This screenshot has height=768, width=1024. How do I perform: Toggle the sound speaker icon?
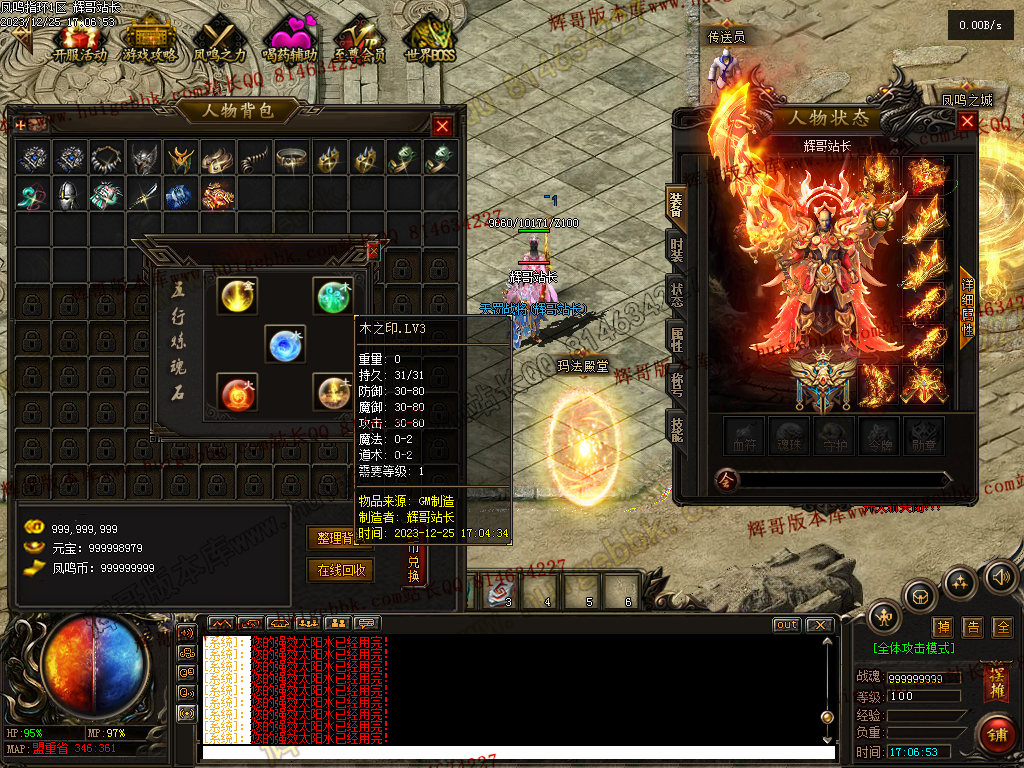1000,577
